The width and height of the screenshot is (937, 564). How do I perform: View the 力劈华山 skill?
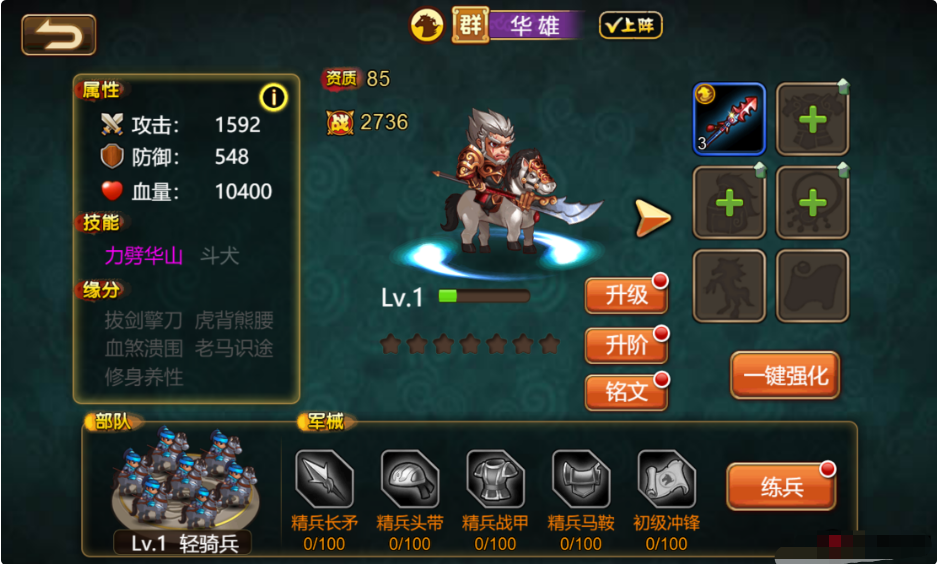[x=144, y=256]
